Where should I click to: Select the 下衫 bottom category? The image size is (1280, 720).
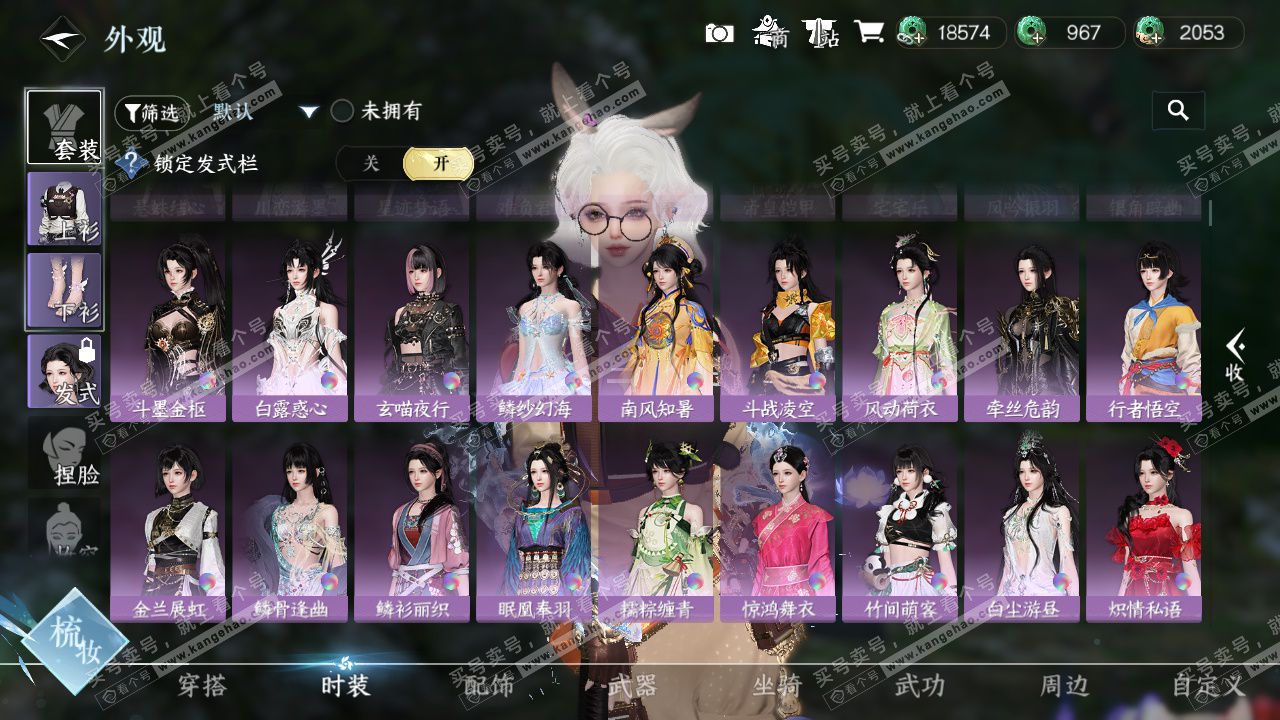coord(64,290)
